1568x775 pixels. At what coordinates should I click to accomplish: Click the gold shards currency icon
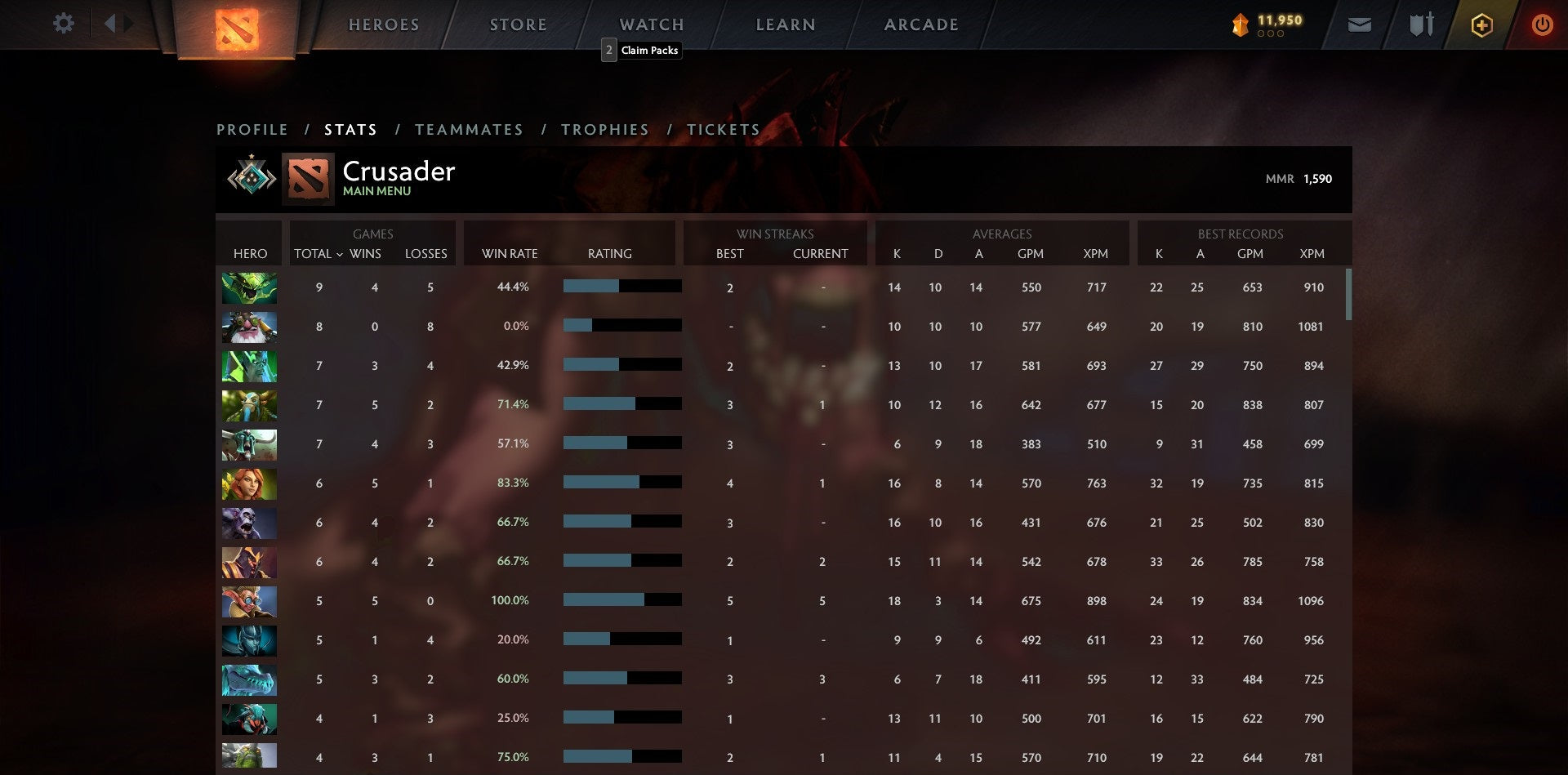pyautogui.click(x=1239, y=25)
